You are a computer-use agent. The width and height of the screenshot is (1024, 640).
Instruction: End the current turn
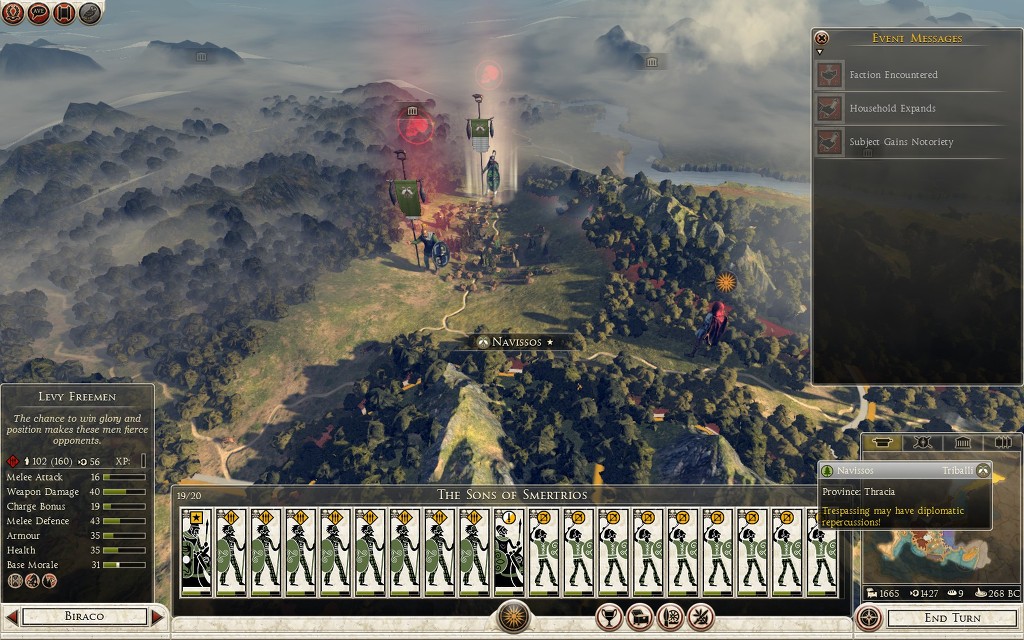pyautogui.click(x=951, y=617)
